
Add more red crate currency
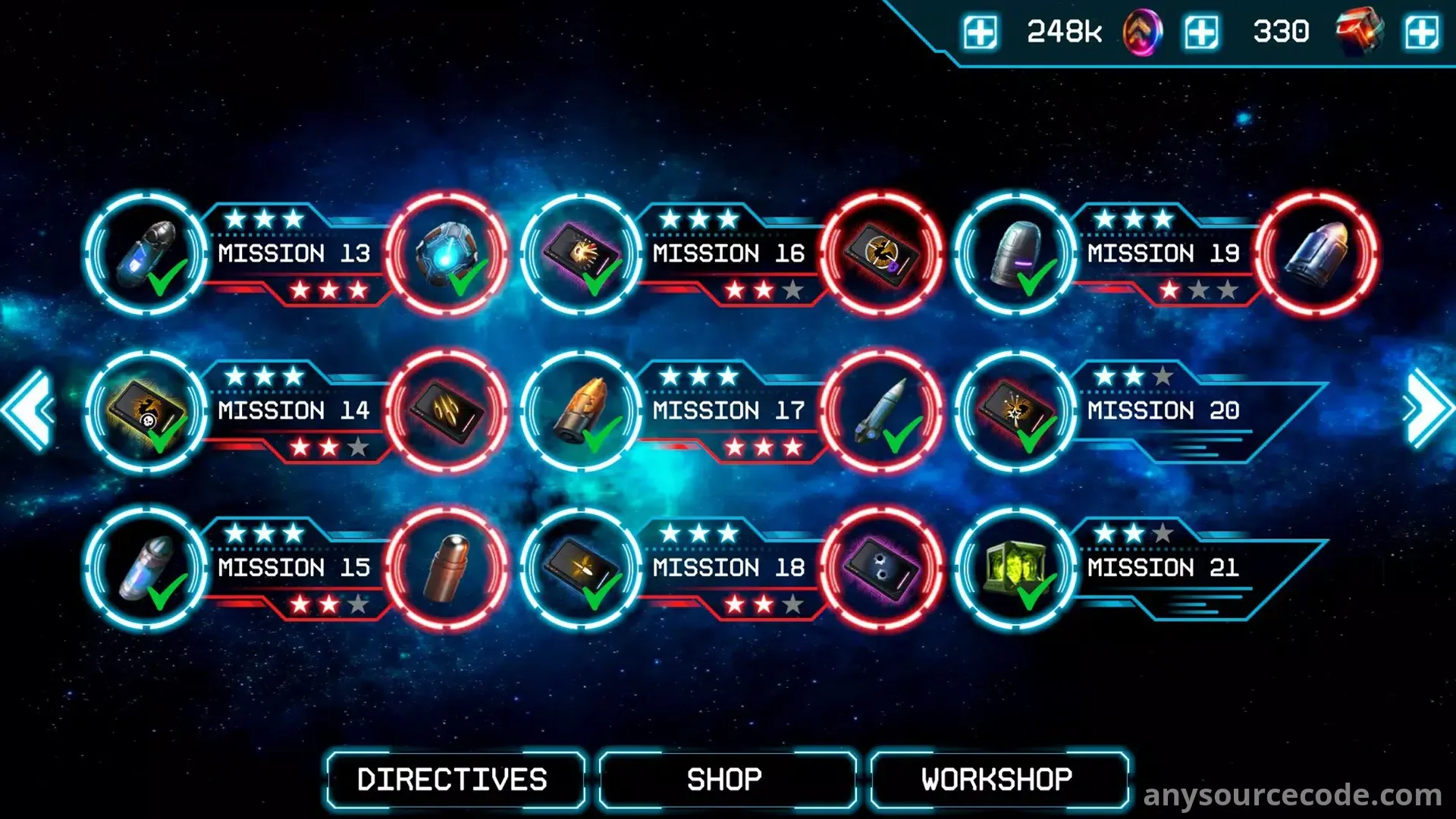[x=1421, y=33]
